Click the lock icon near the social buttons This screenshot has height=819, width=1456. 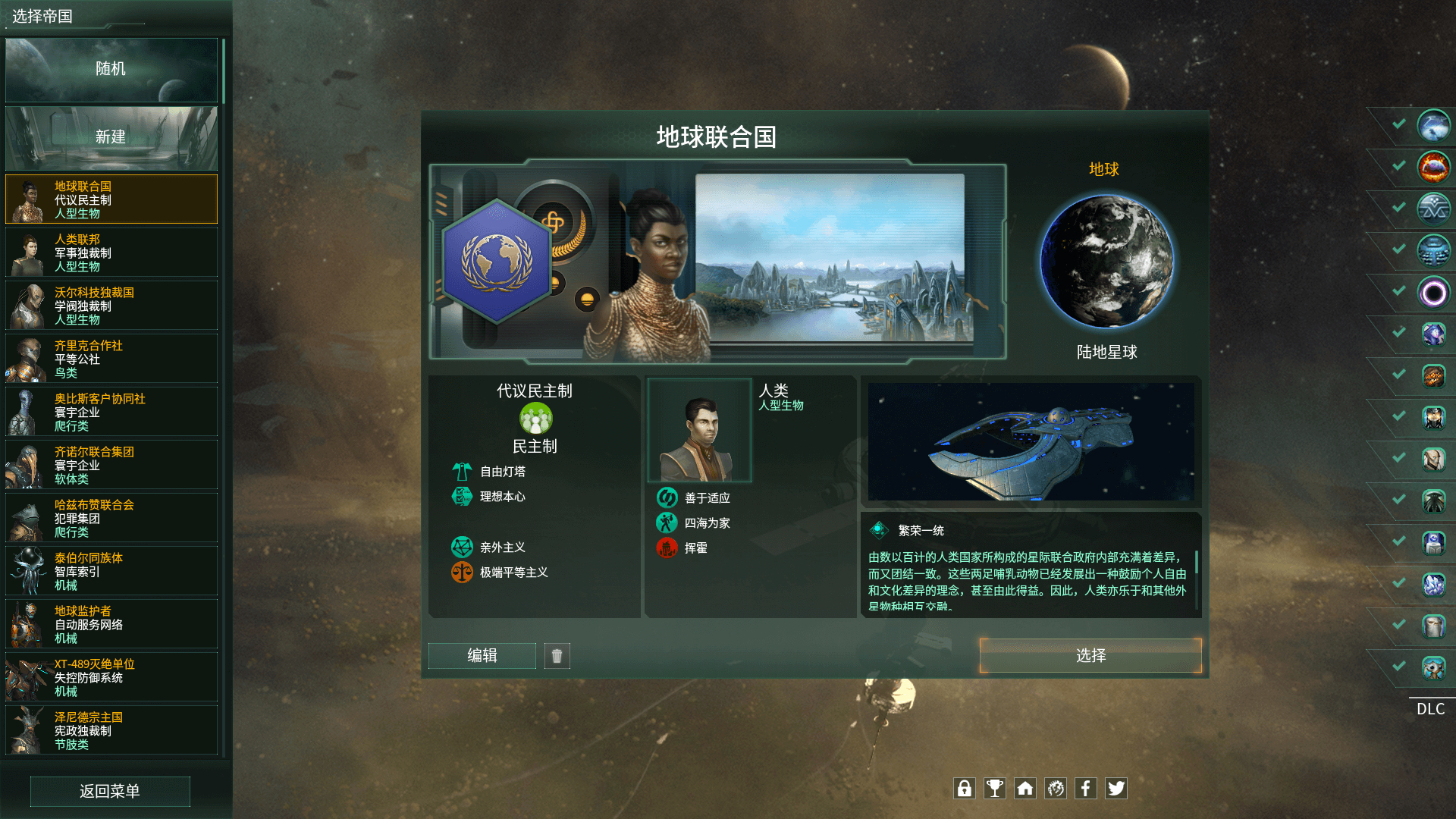[x=965, y=789]
